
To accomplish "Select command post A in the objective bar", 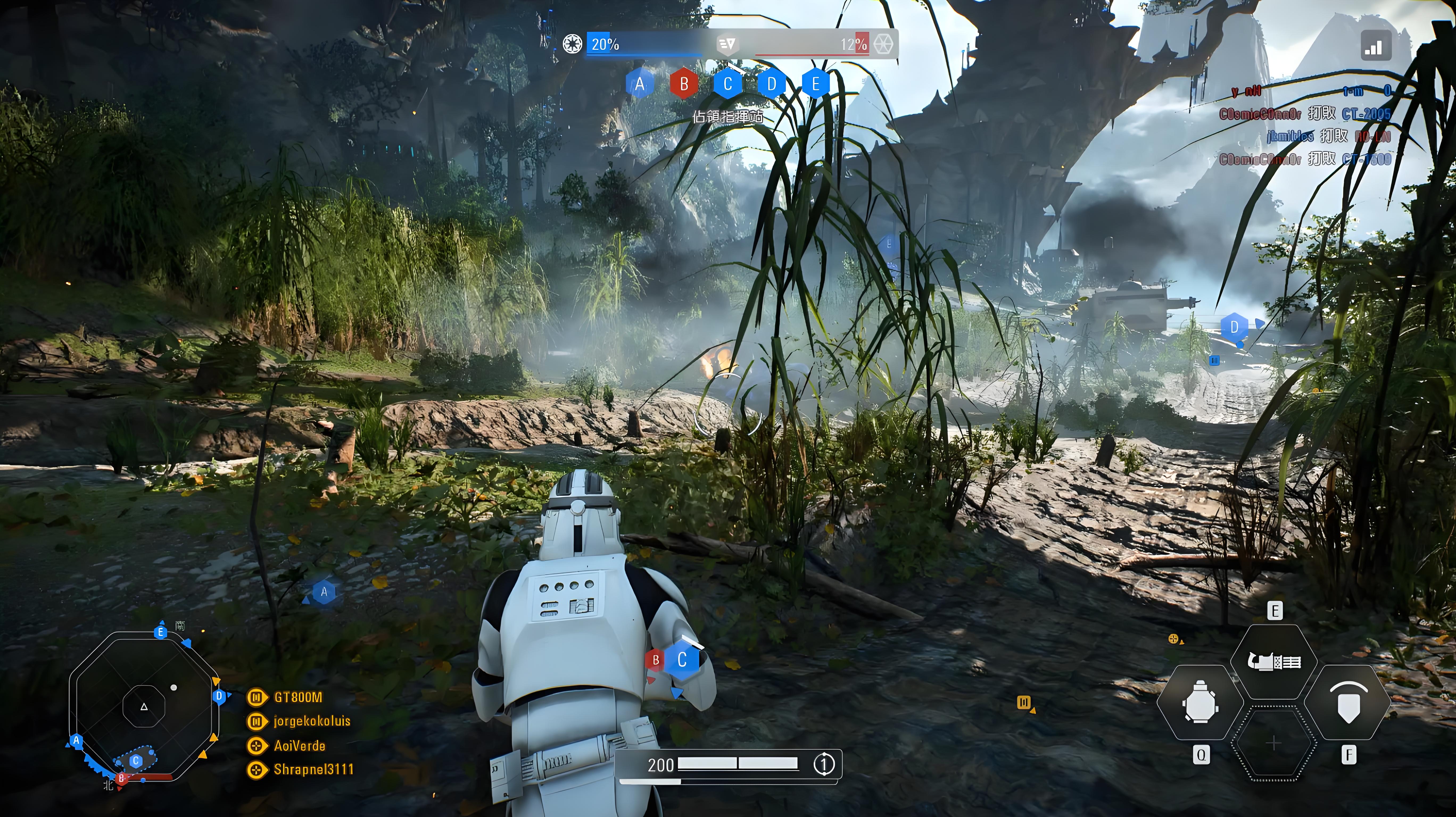I will (639, 84).
